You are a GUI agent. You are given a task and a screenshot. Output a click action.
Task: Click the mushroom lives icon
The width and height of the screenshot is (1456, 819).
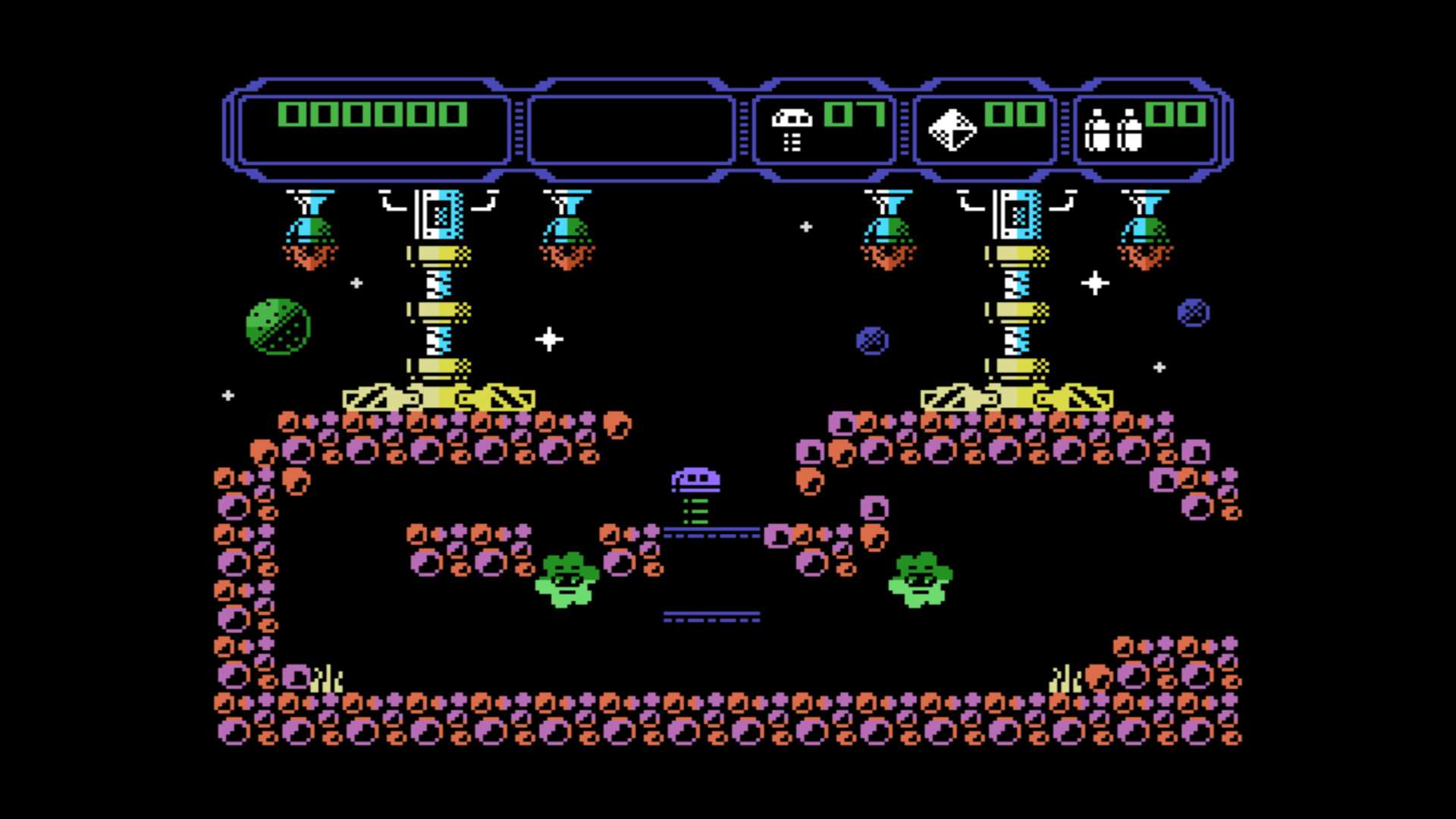click(791, 129)
